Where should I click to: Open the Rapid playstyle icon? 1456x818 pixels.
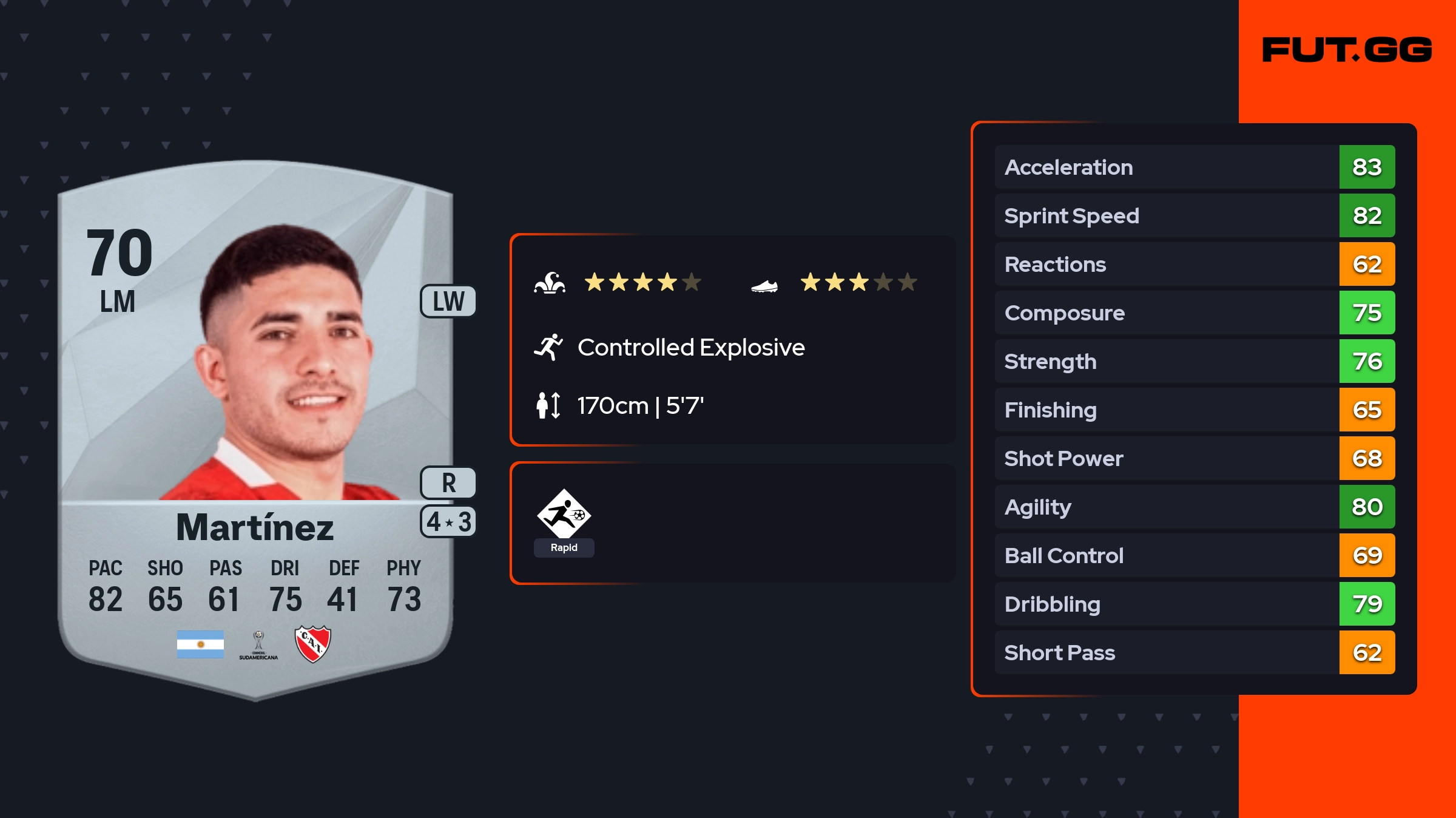(x=564, y=515)
